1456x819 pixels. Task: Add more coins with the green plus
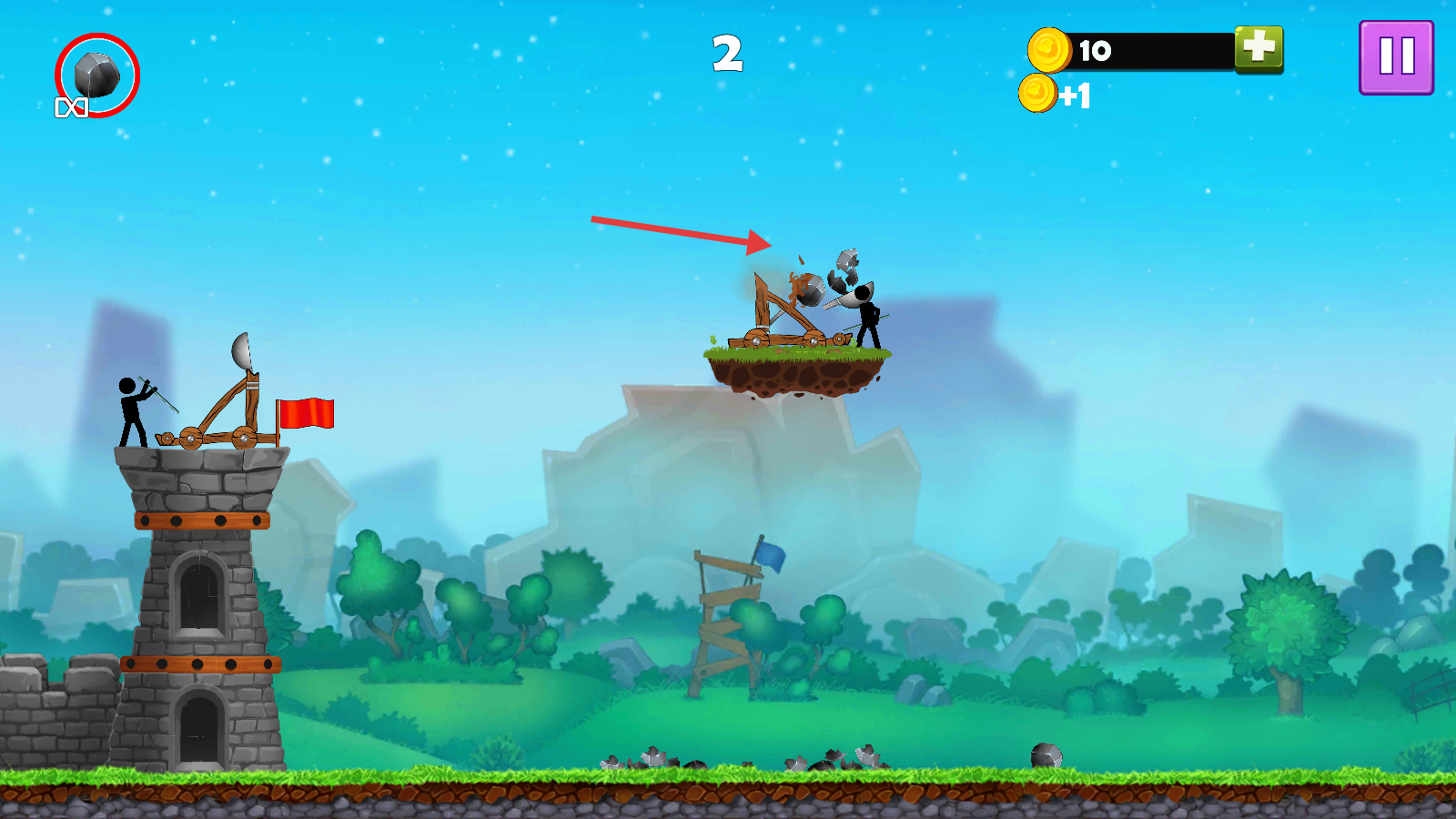pos(1259,47)
